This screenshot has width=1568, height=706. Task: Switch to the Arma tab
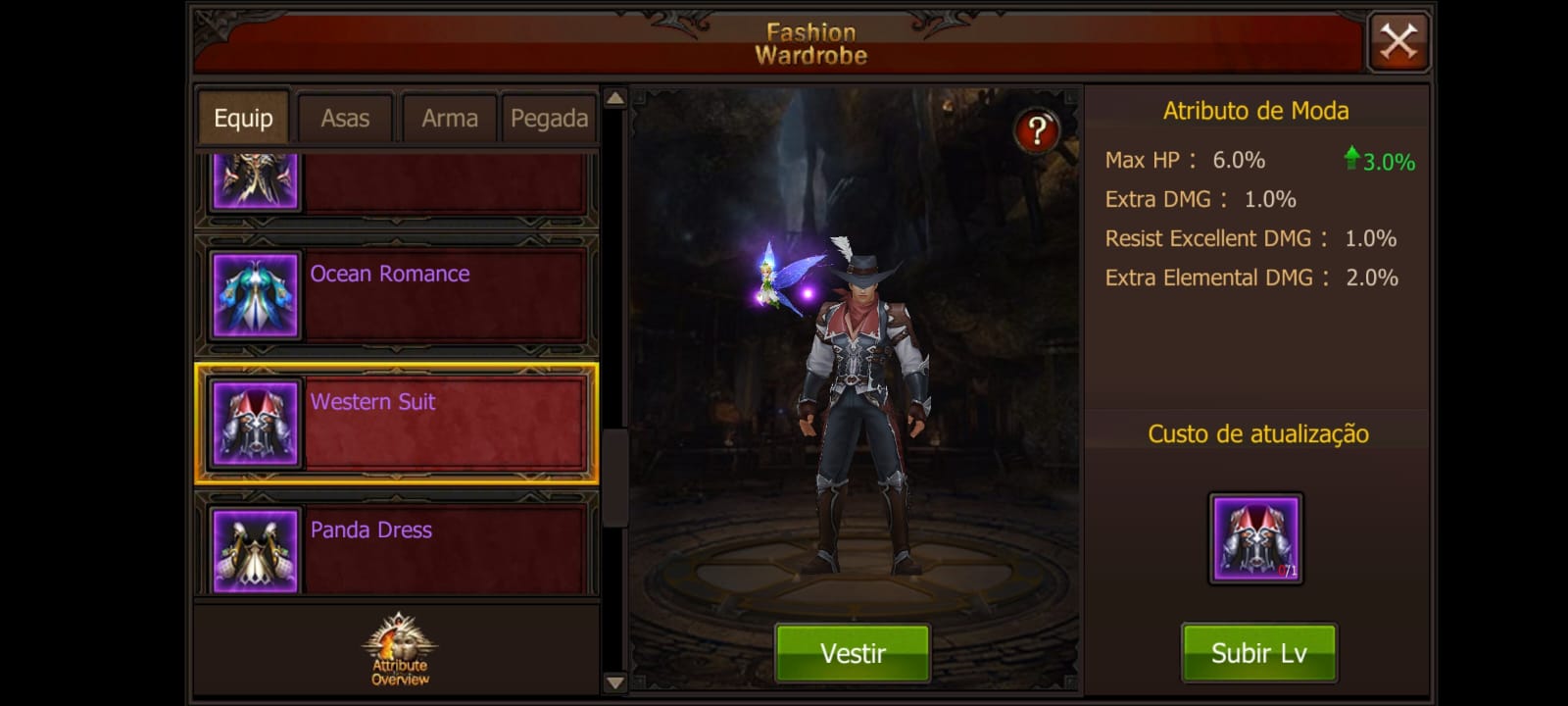coord(449,119)
